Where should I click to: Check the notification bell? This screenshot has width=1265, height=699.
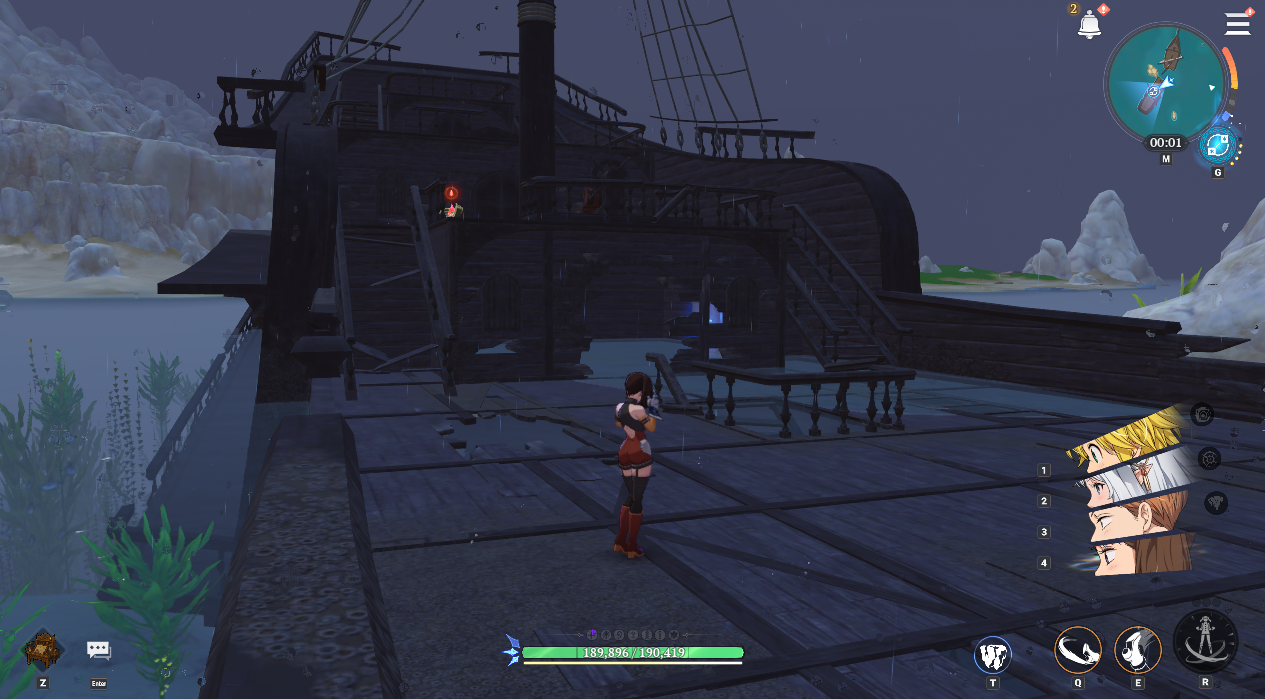click(1088, 25)
